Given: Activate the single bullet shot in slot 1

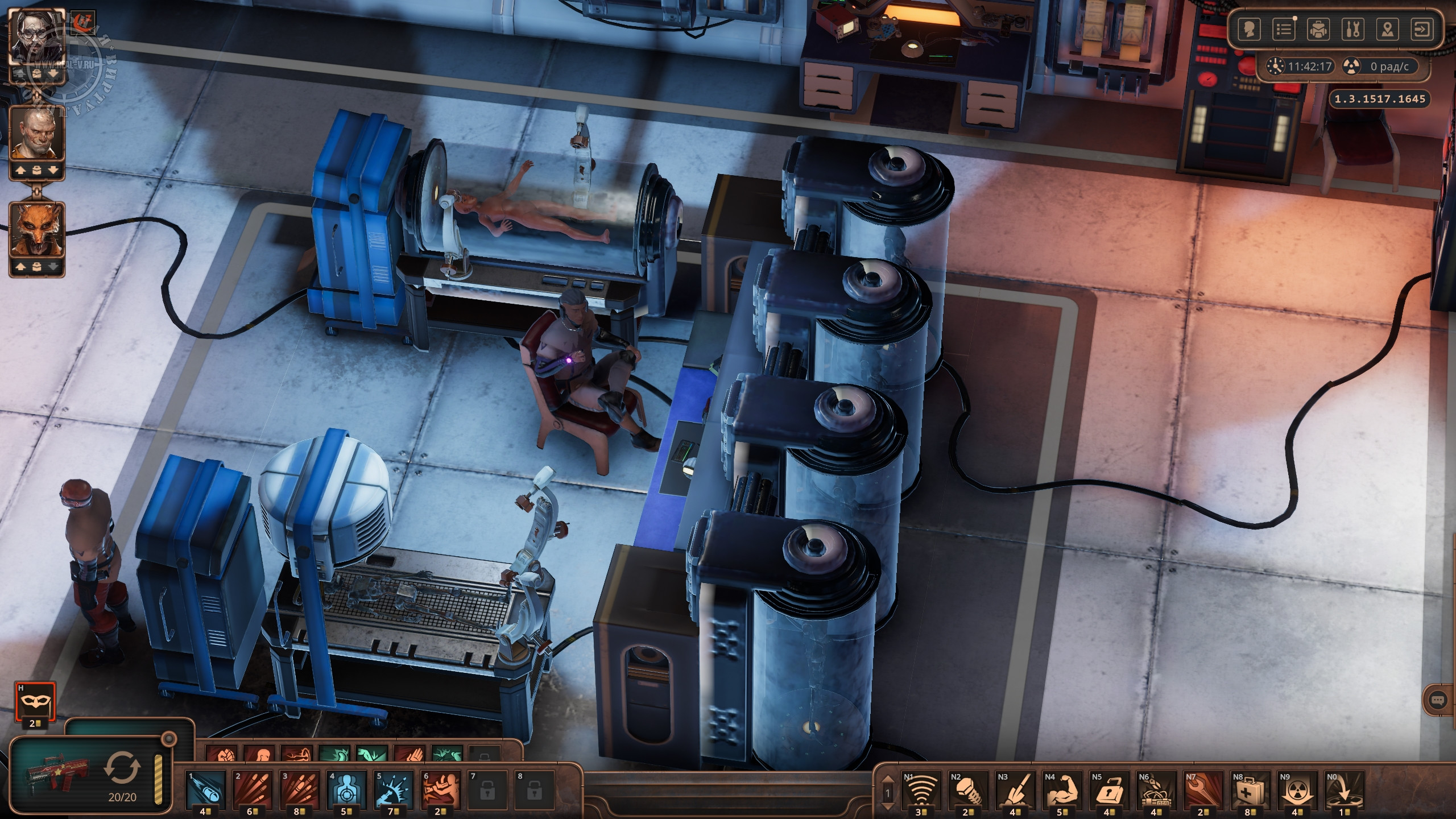Looking at the screenshot, I should click(206, 788).
